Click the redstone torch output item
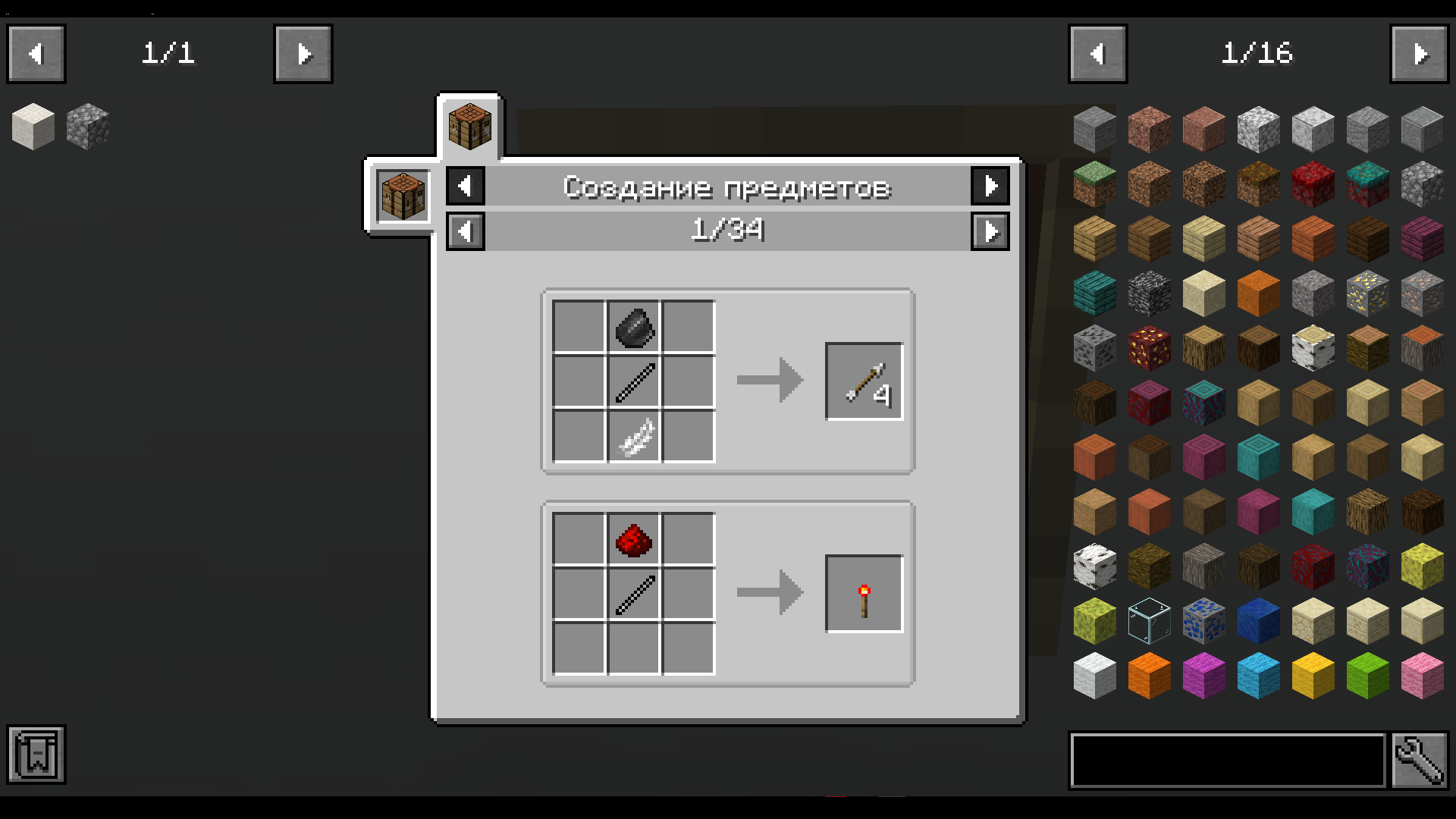Screen dimensions: 1456x819 point(864,593)
